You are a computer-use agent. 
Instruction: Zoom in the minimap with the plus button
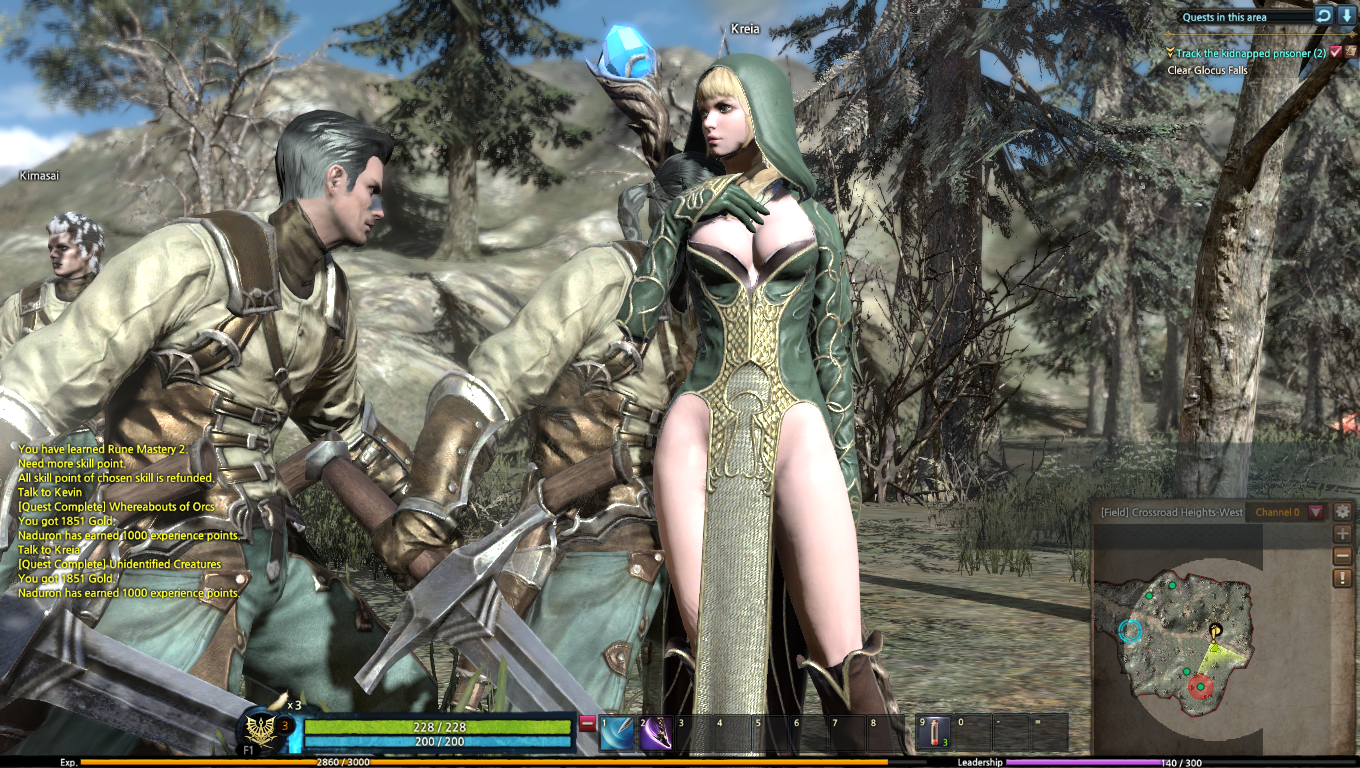click(x=1342, y=534)
